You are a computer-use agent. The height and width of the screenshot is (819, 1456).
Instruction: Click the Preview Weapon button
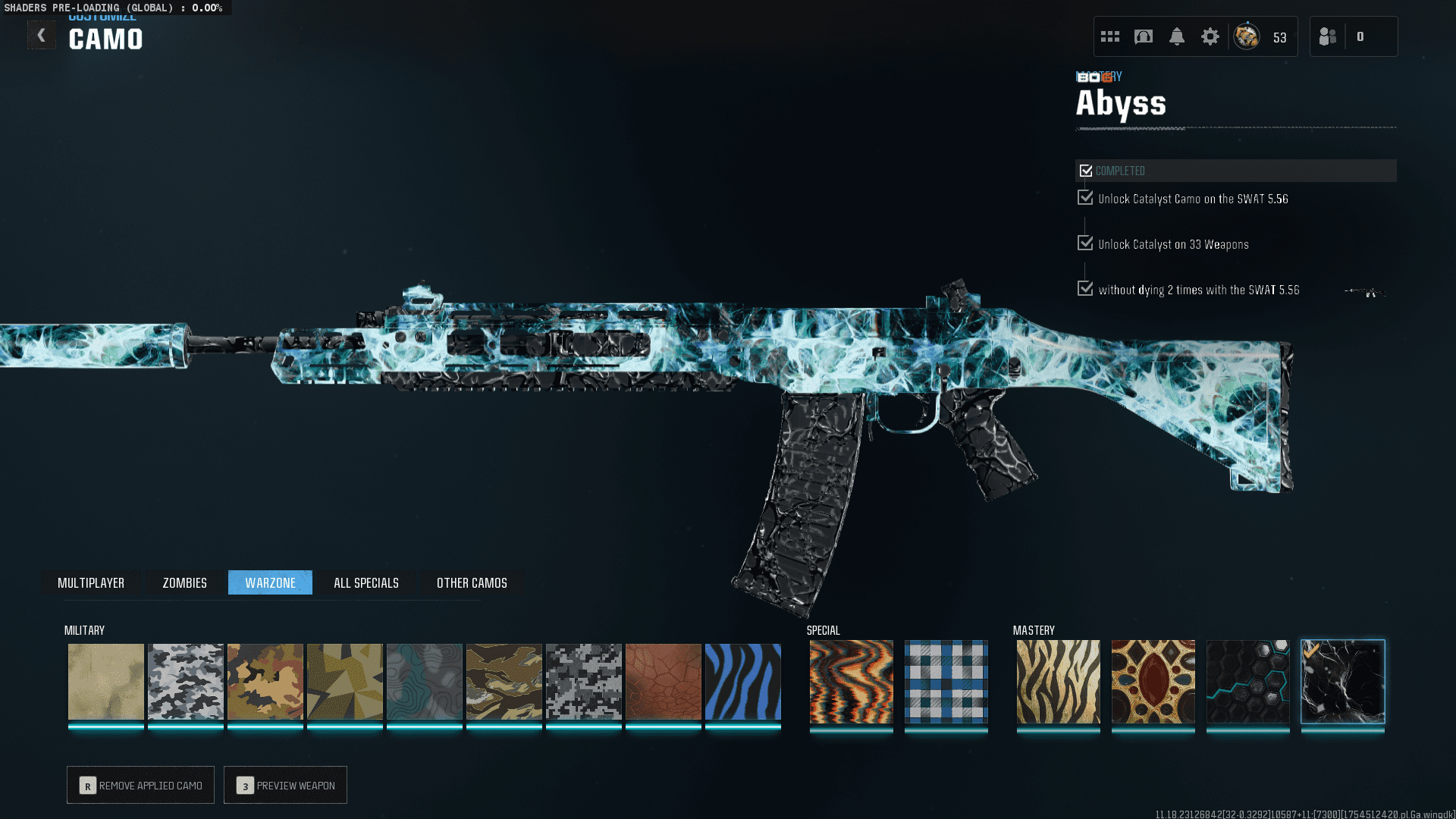tap(285, 785)
